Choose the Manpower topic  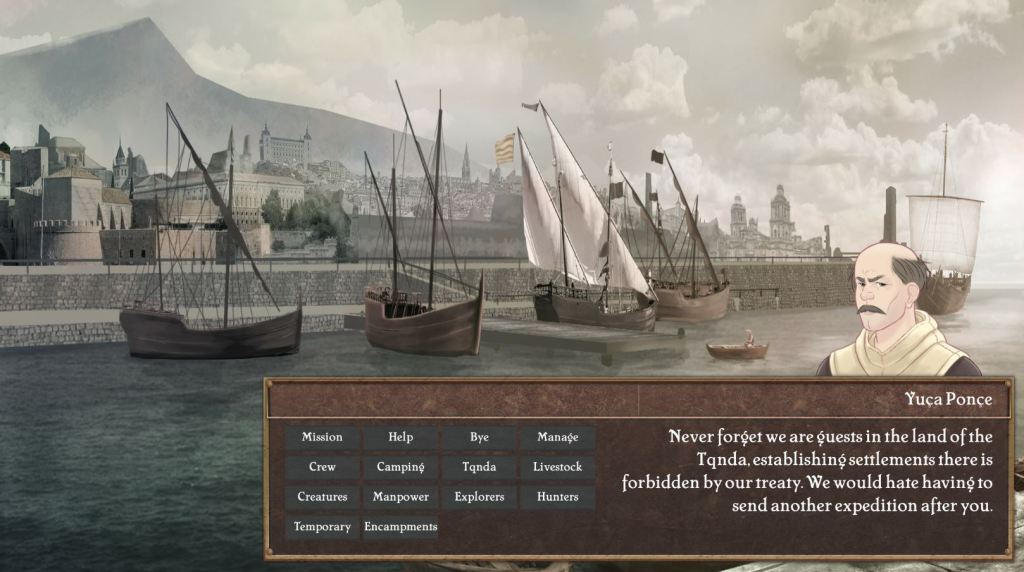click(401, 497)
